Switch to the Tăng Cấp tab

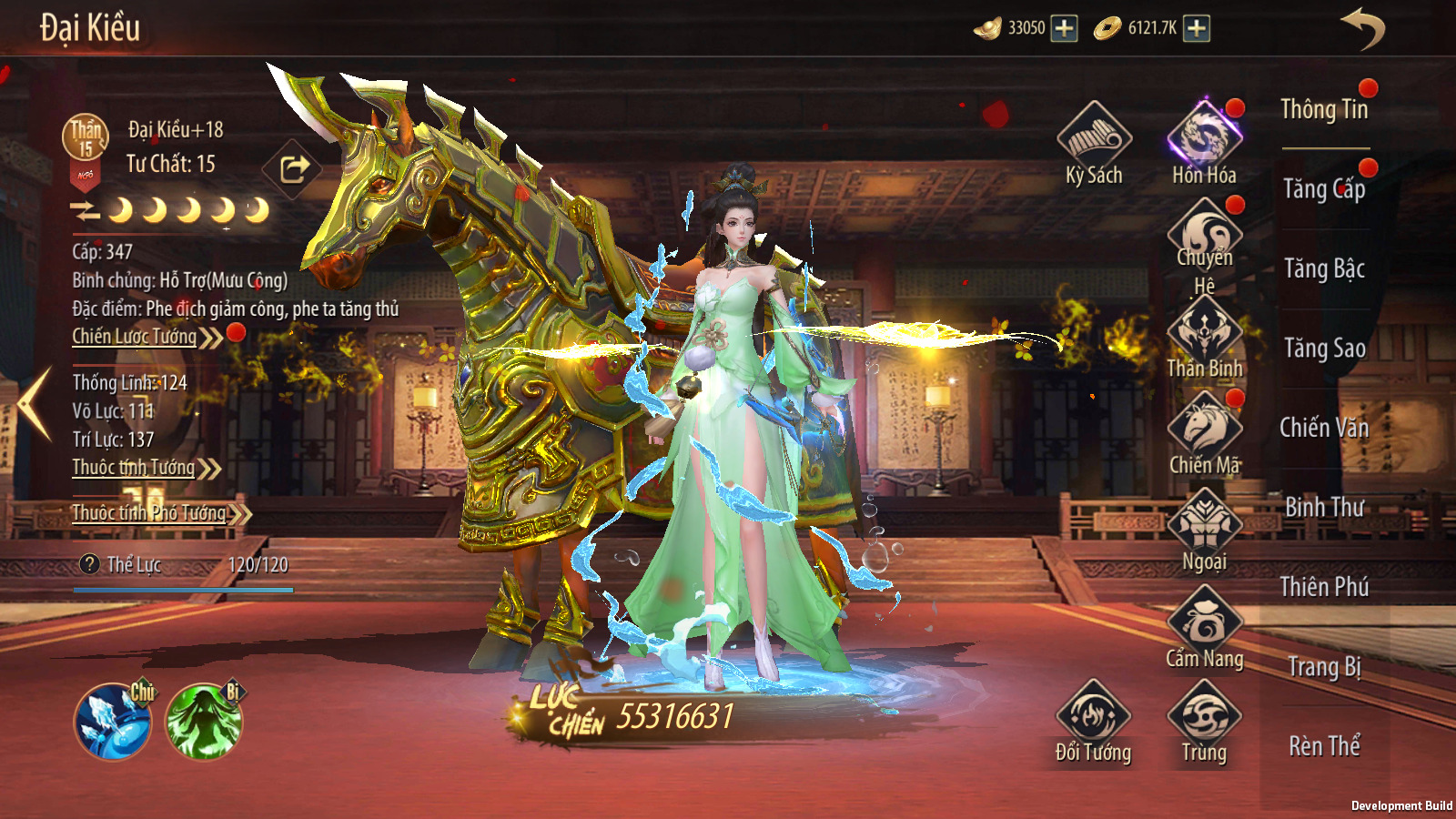[x=1324, y=189]
